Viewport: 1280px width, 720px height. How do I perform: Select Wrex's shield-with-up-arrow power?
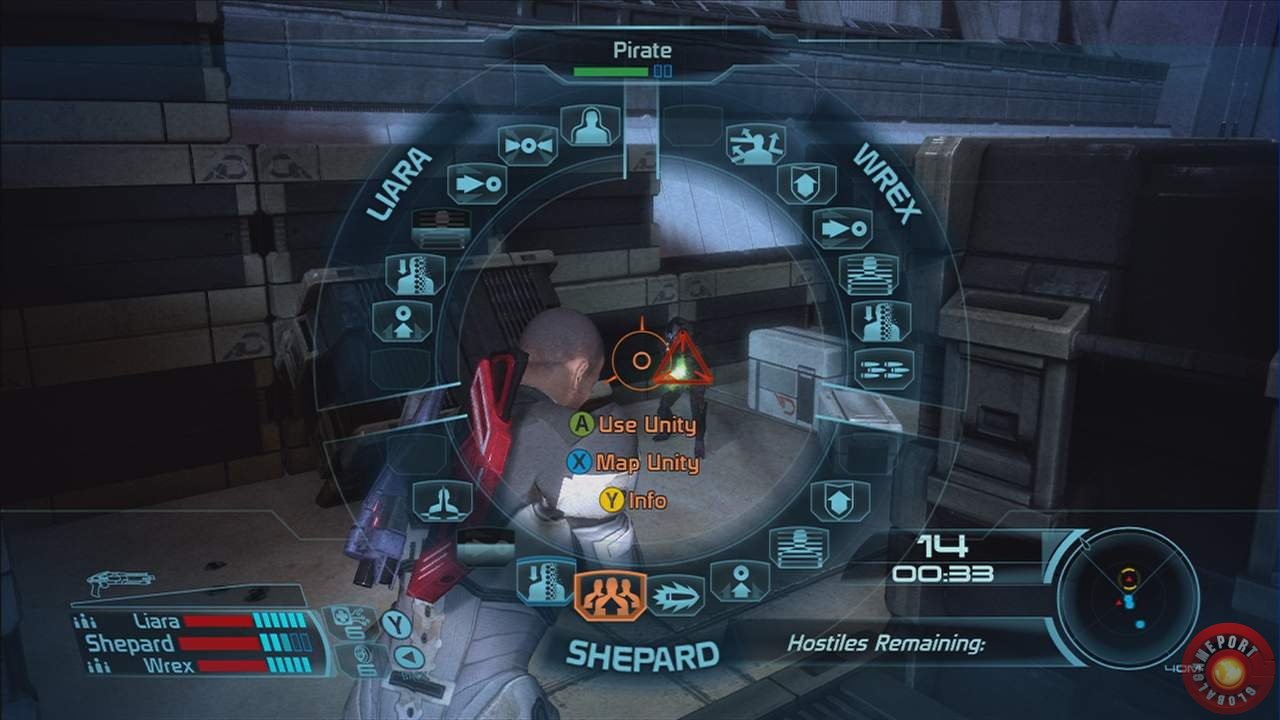point(805,184)
